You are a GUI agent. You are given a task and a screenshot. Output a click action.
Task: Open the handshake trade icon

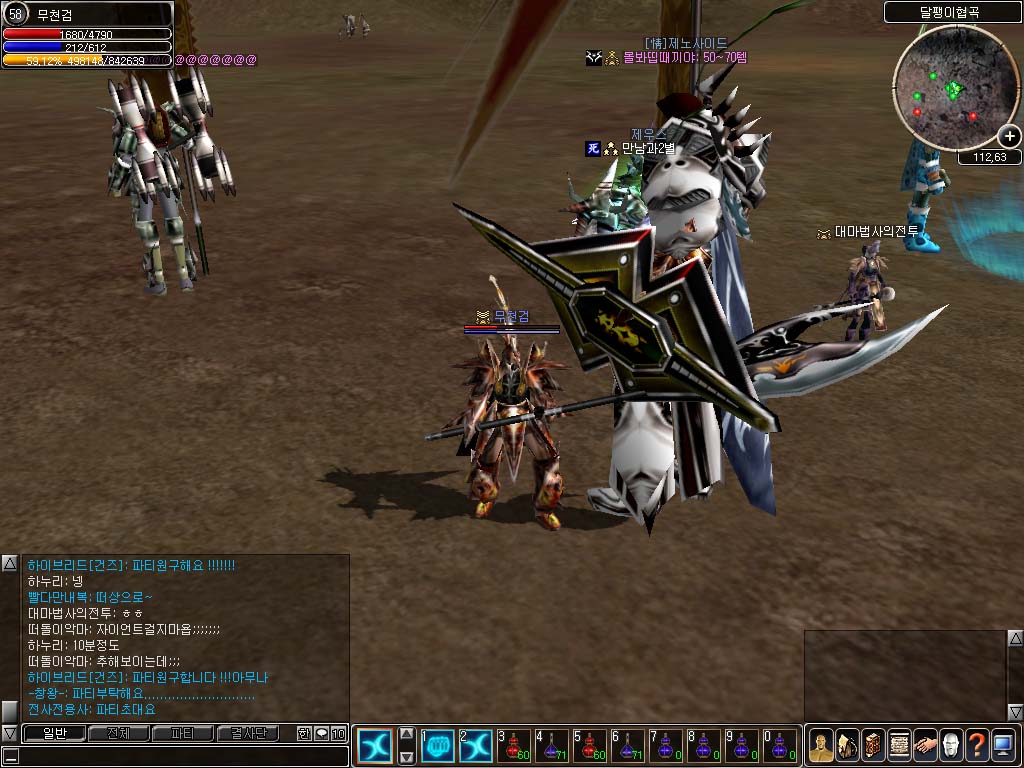[925, 746]
